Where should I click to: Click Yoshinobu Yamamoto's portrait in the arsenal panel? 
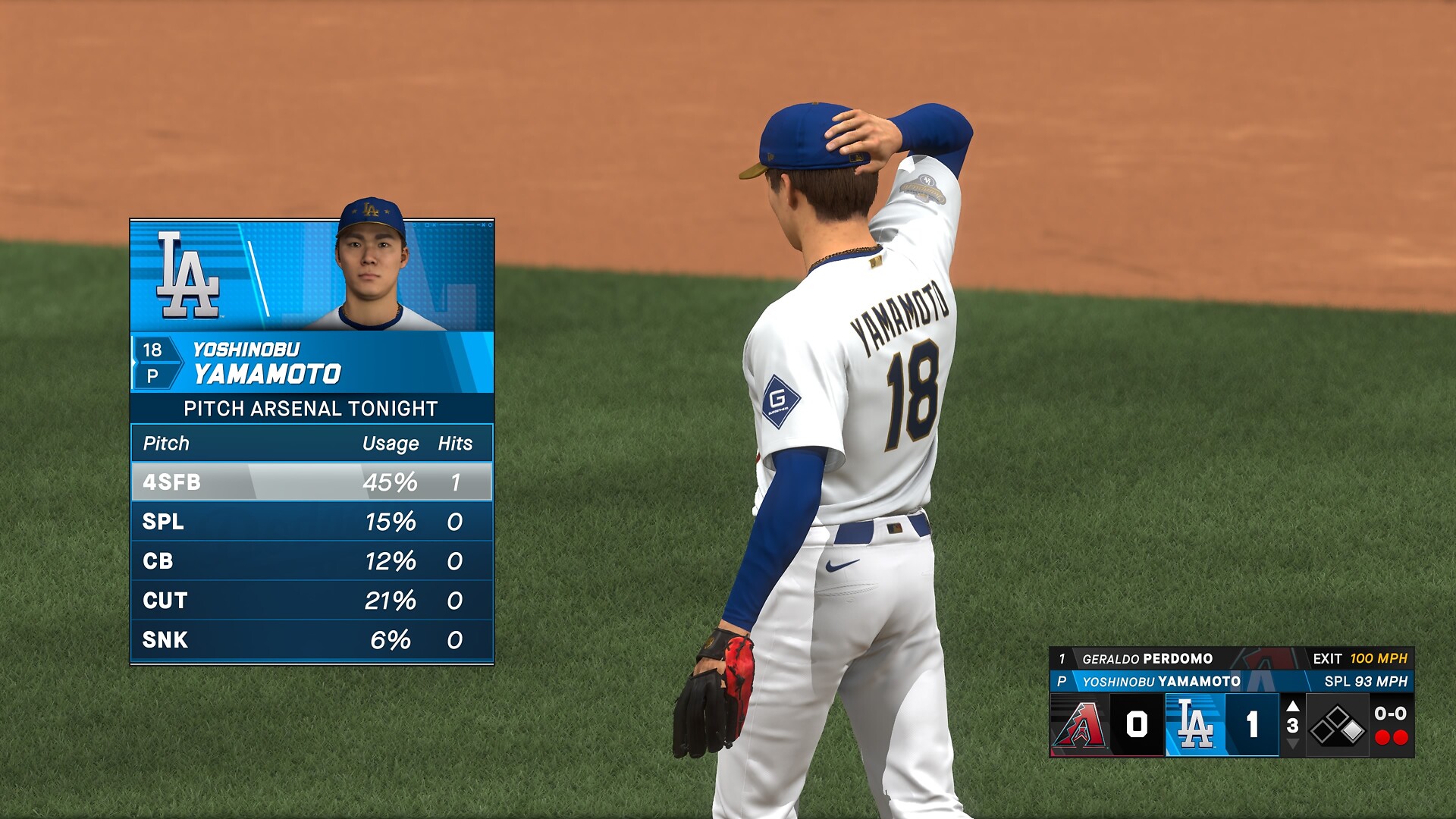(371, 265)
